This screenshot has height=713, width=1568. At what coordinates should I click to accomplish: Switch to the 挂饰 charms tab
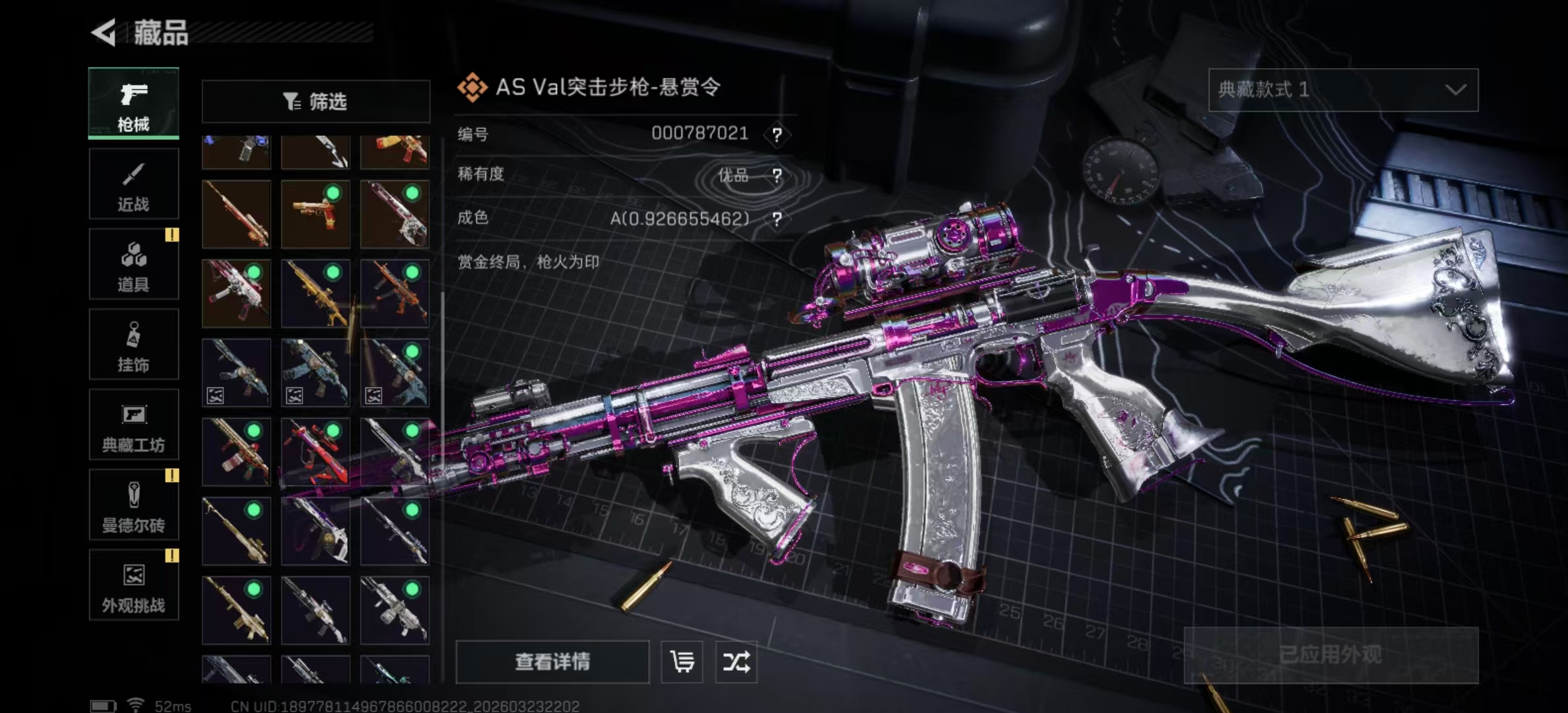(x=133, y=345)
